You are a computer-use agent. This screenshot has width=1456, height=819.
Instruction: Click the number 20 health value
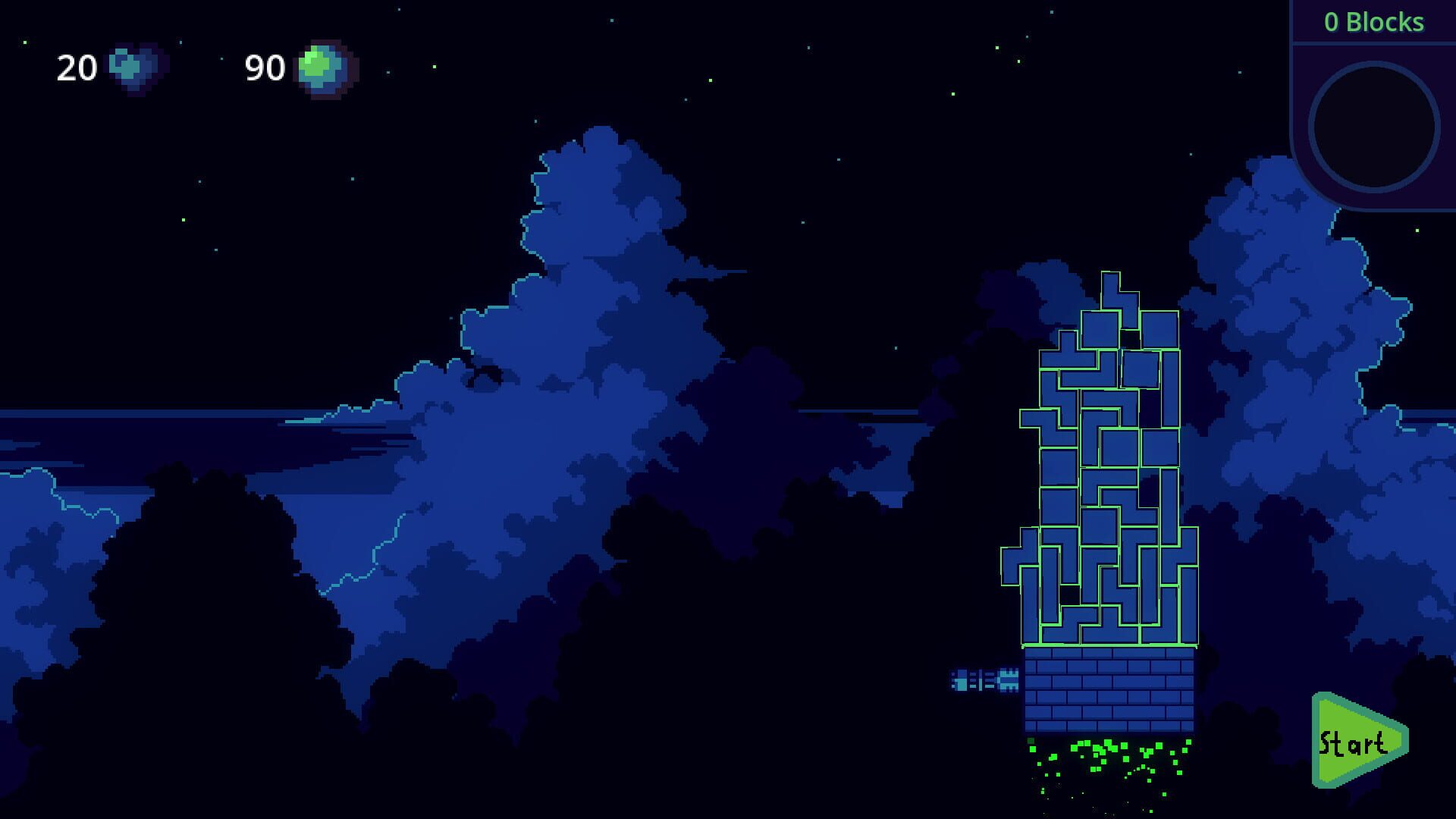(x=76, y=70)
